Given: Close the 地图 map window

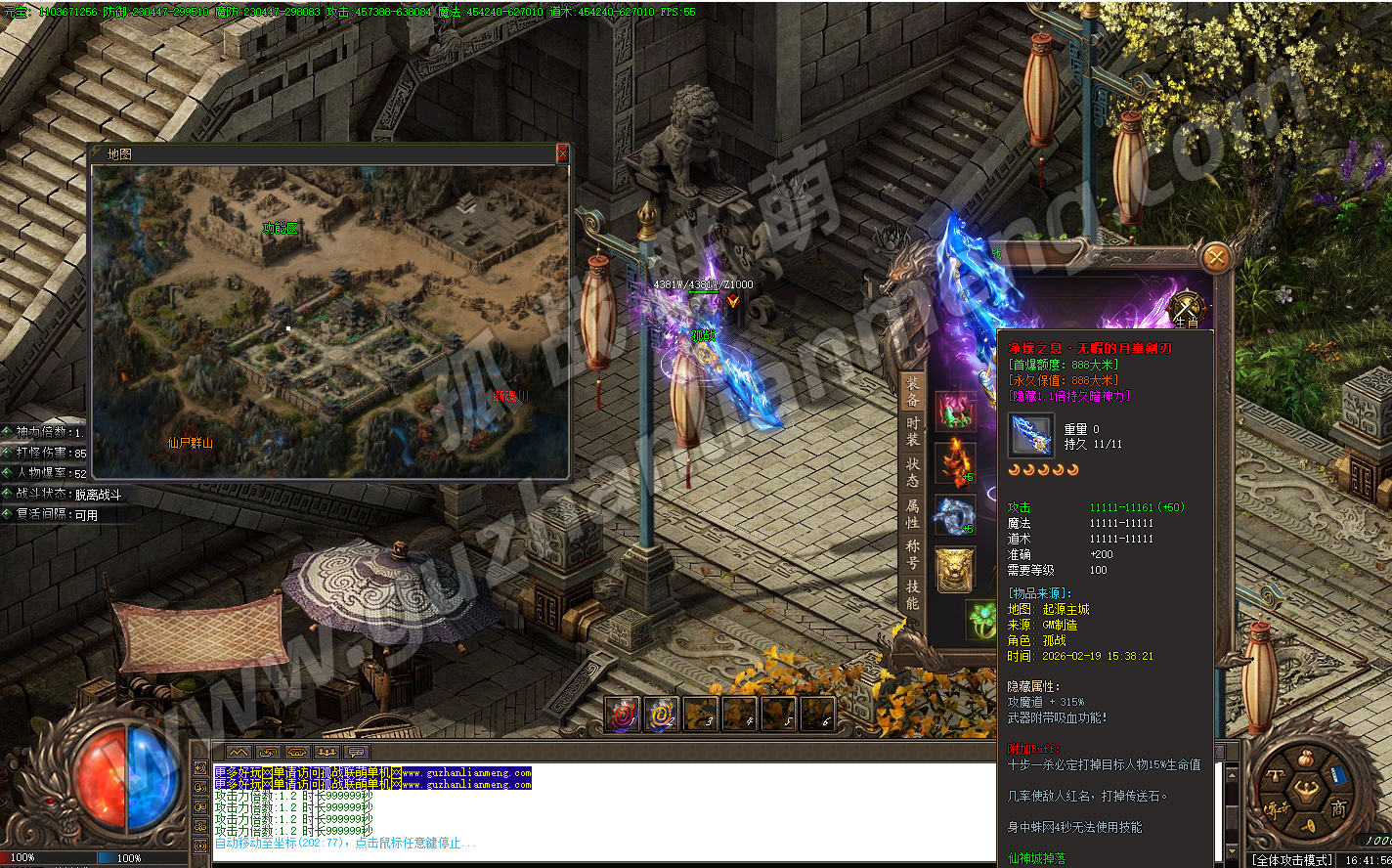Looking at the screenshot, I should pos(562,153).
